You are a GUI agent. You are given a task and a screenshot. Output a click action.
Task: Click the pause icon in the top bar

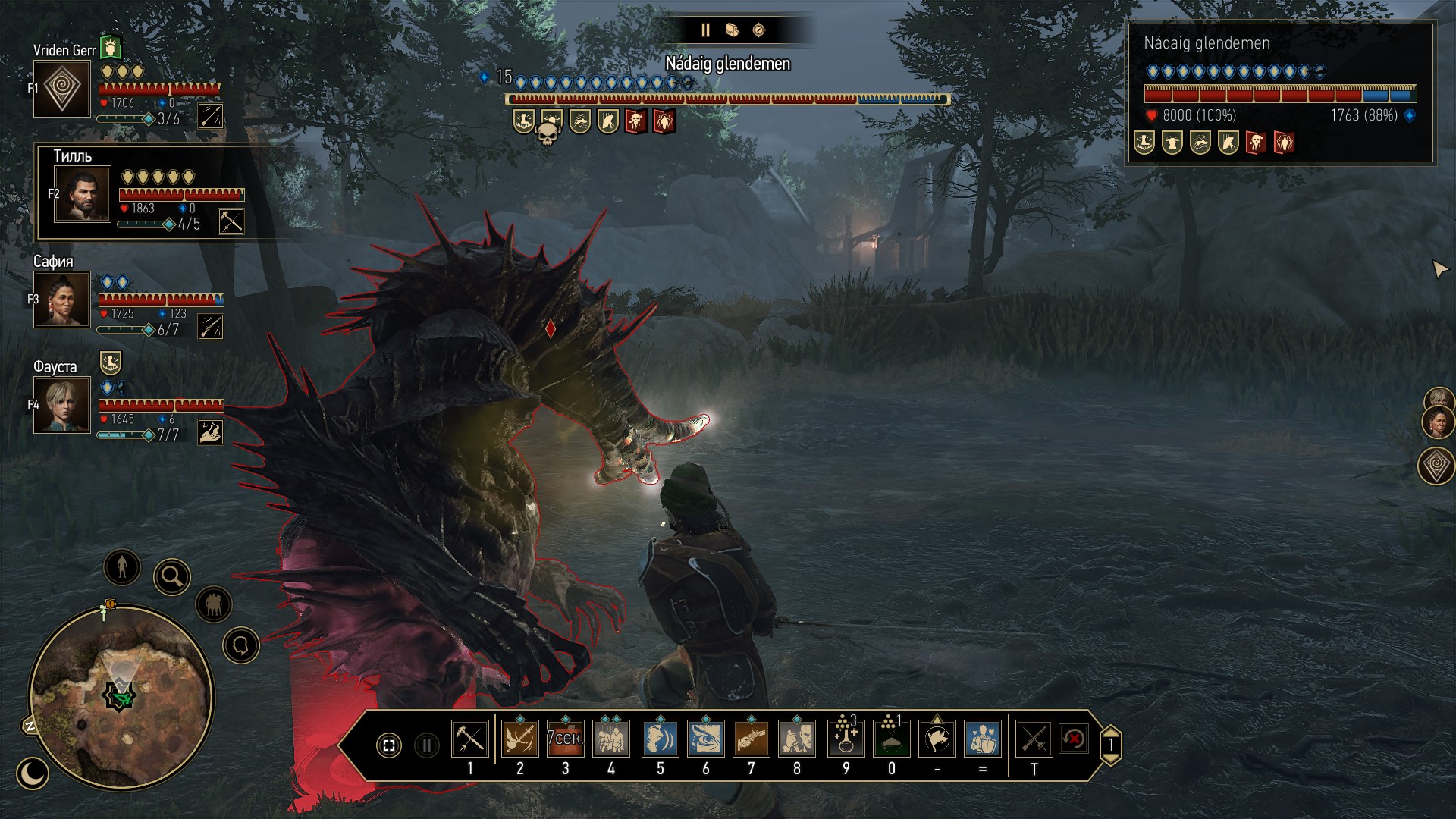click(705, 30)
